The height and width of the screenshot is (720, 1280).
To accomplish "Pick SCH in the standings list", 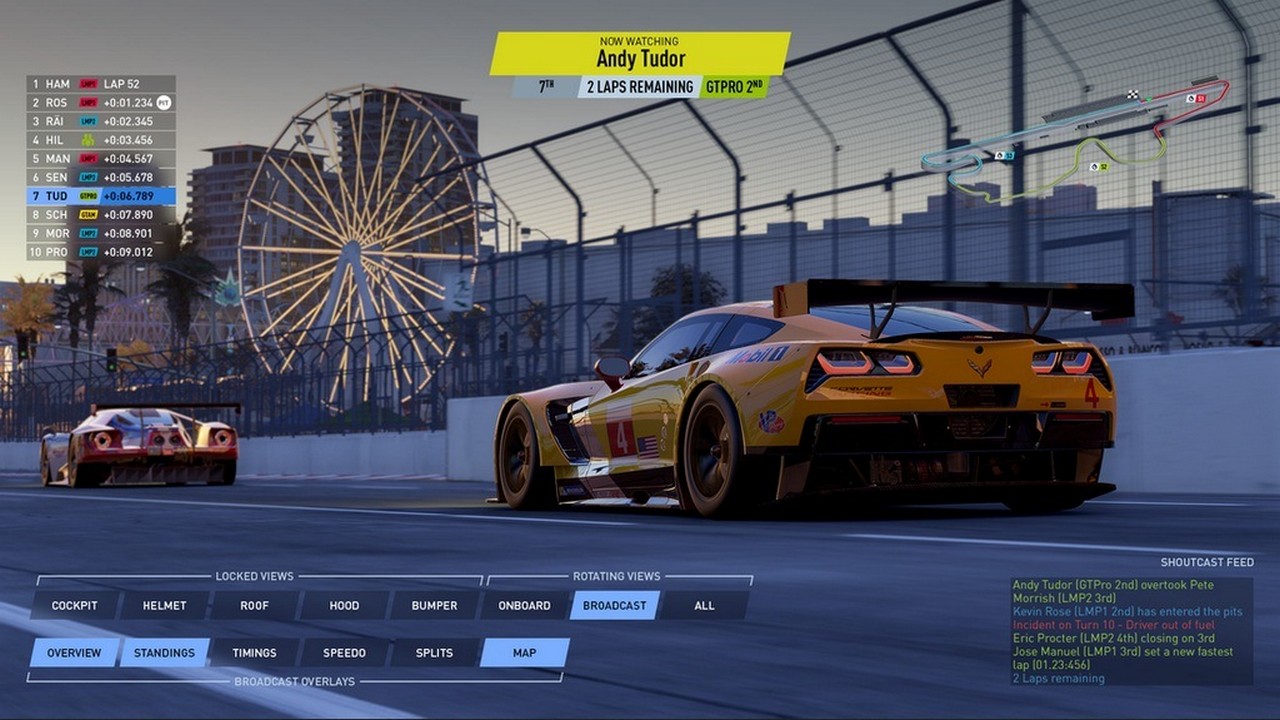I will (x=101, y=215).
